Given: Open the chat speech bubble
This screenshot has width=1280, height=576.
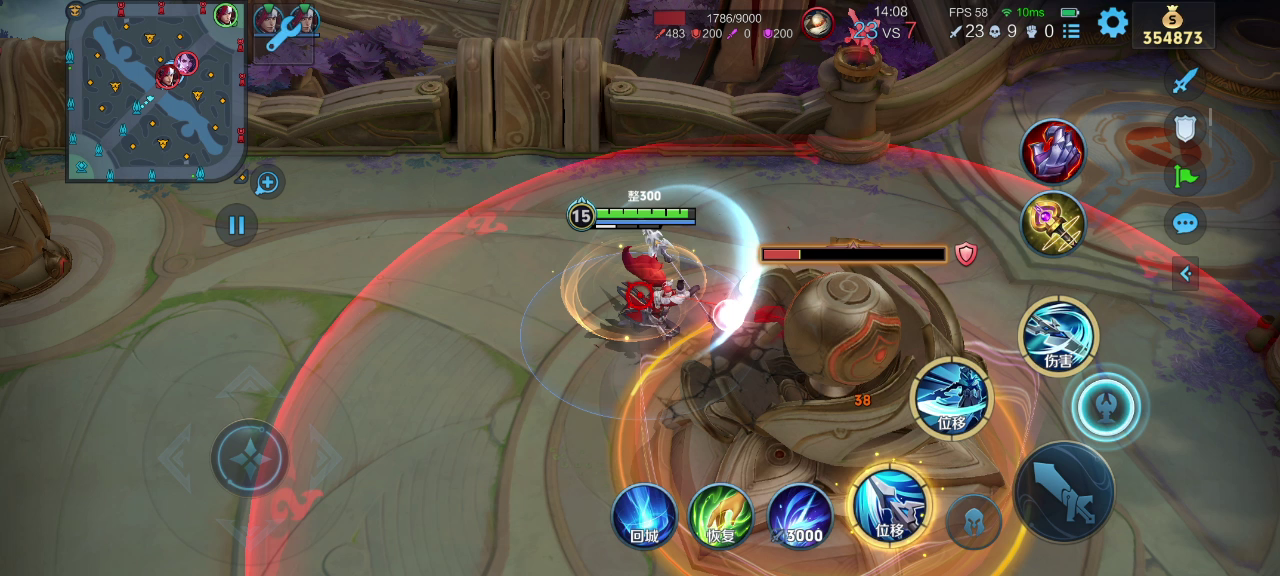Looking at the screenshot, I should [1185, 223].
